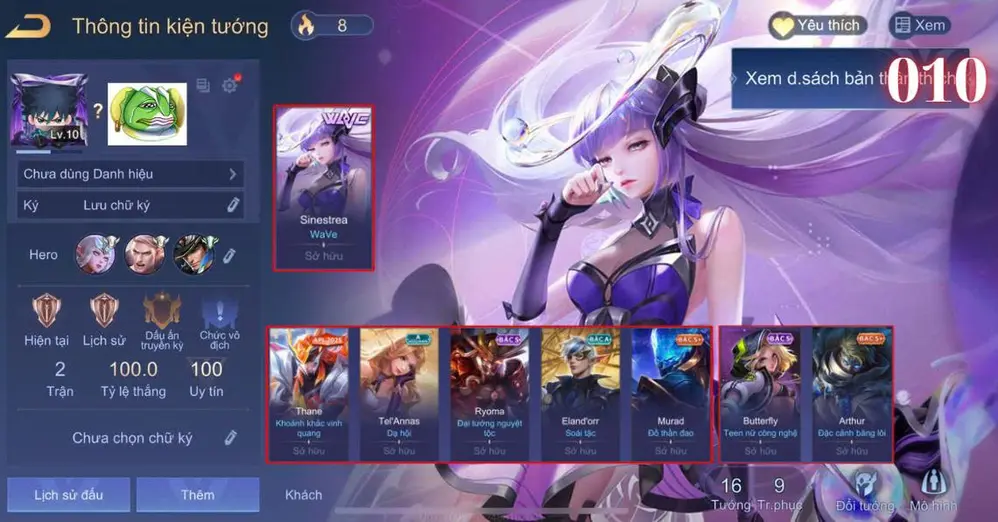
Task: Open the Đổi tướng hero swap button
Action: [859, 492]
